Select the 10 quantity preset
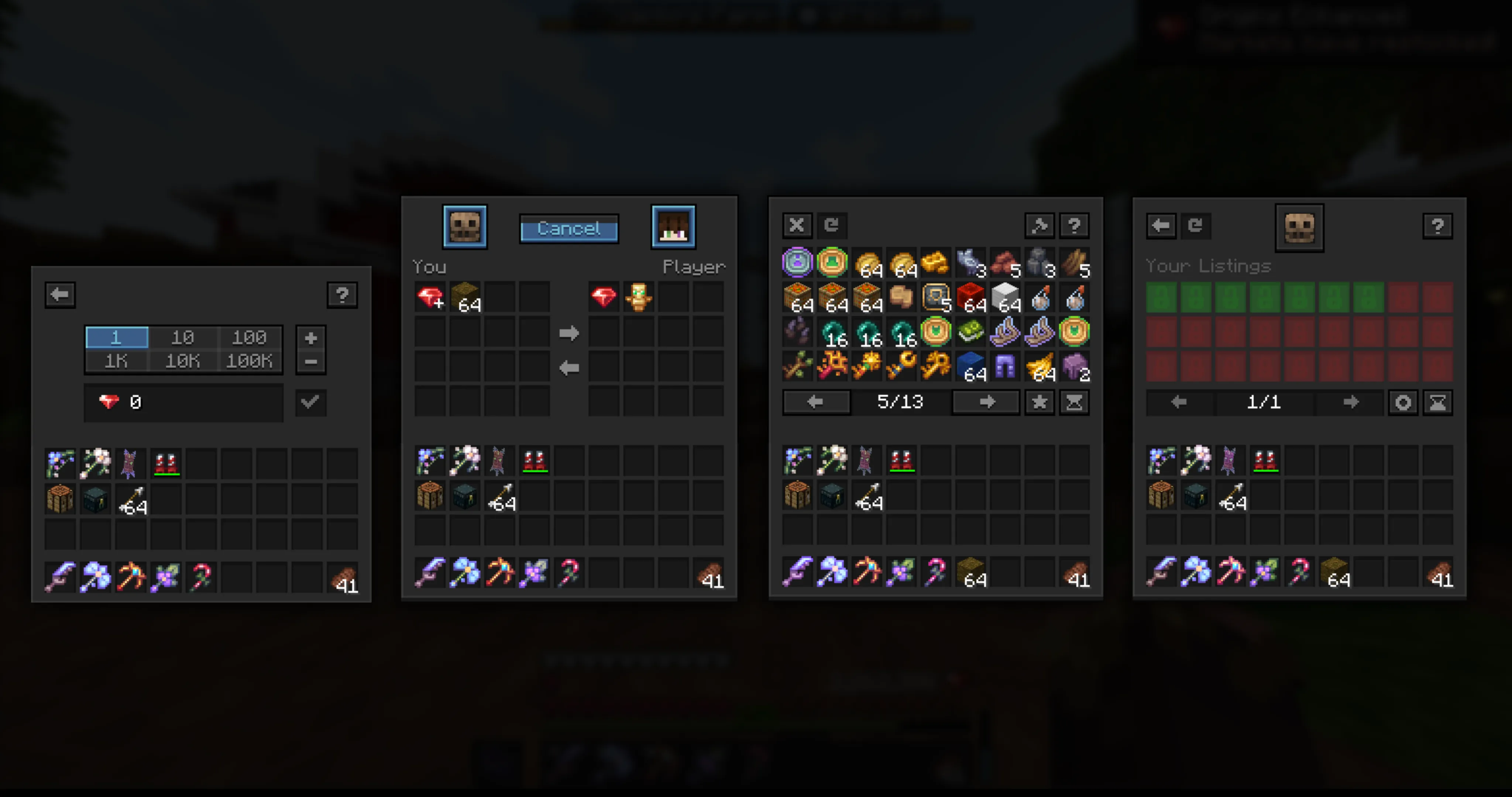Viewport: 1512px width, 797px height. pos(183,337)
